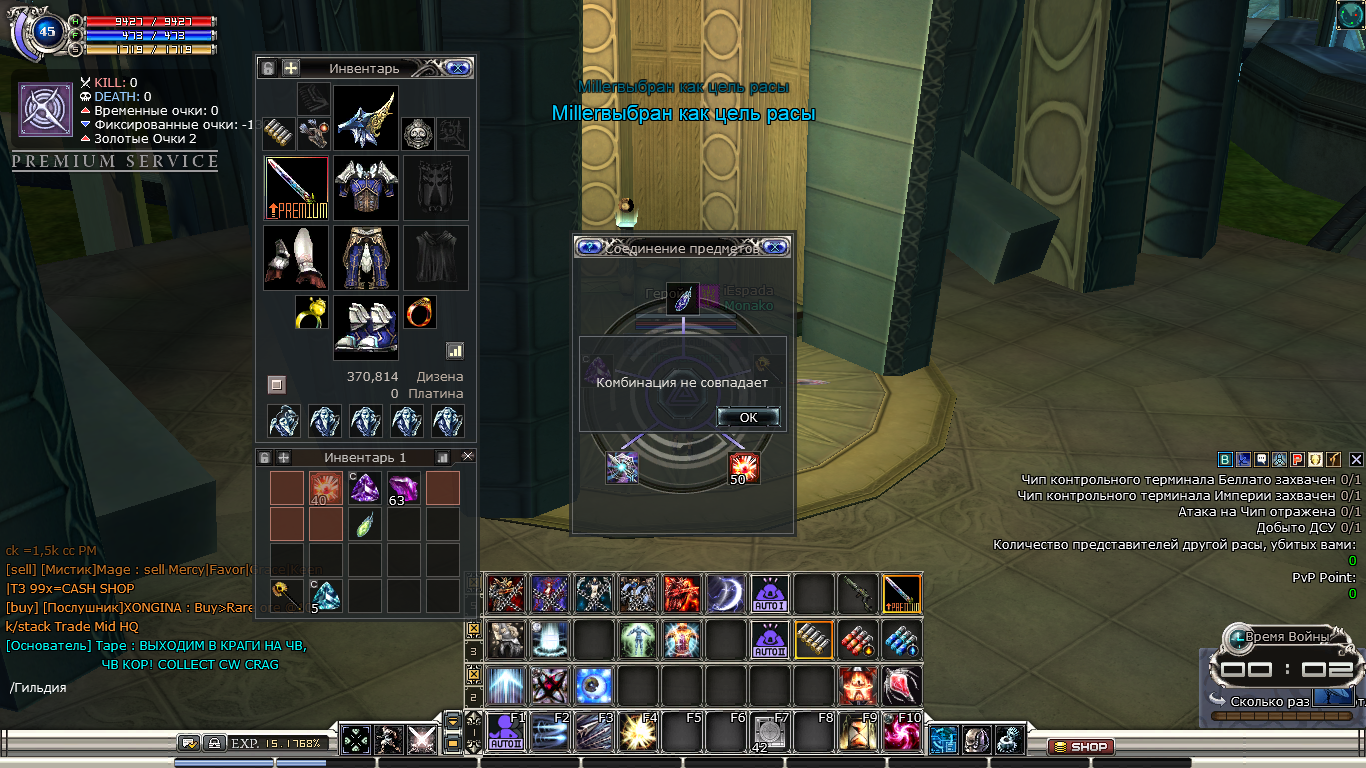
Task: Select the equipped blue chest armor
Action: point(366,188)
